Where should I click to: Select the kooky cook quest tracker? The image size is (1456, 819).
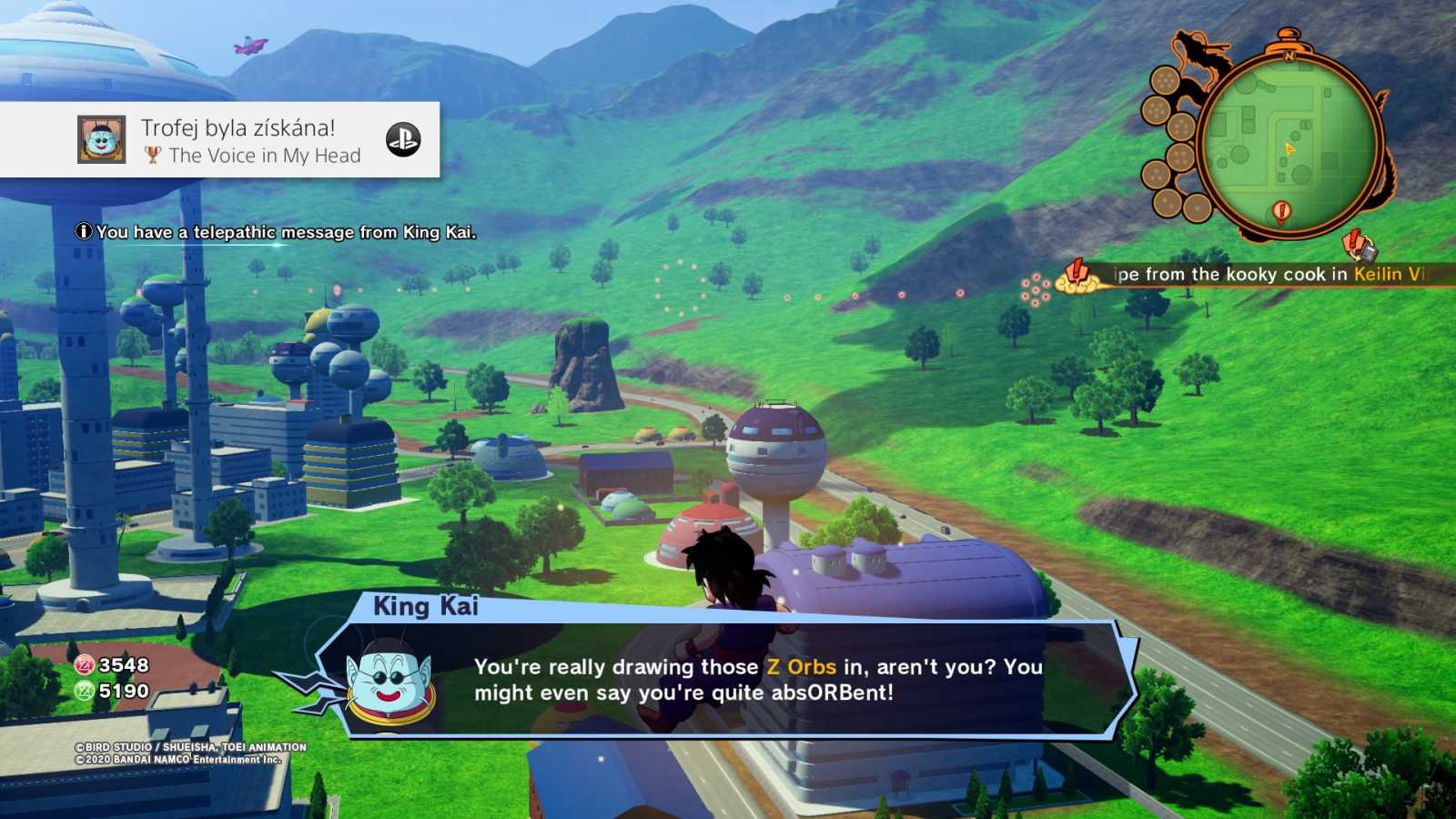[1265, 274]
